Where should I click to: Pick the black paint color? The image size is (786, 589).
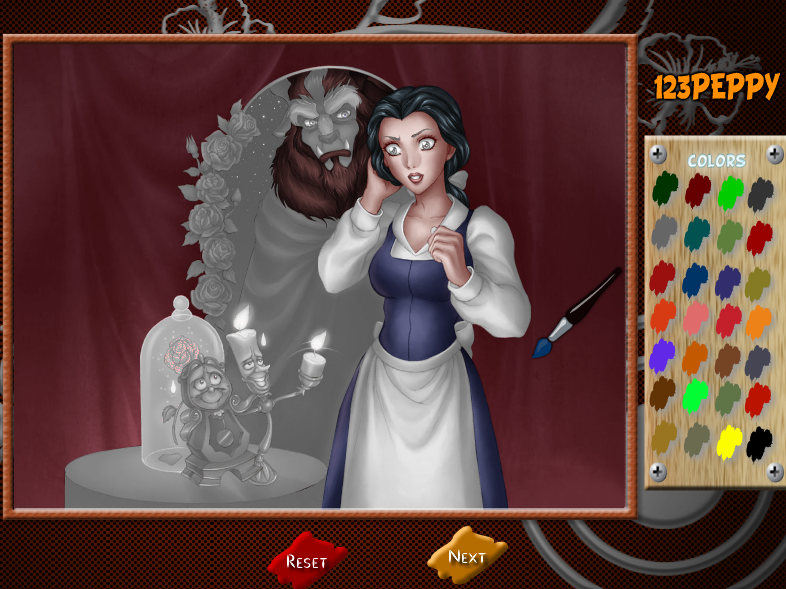(760, 440)
